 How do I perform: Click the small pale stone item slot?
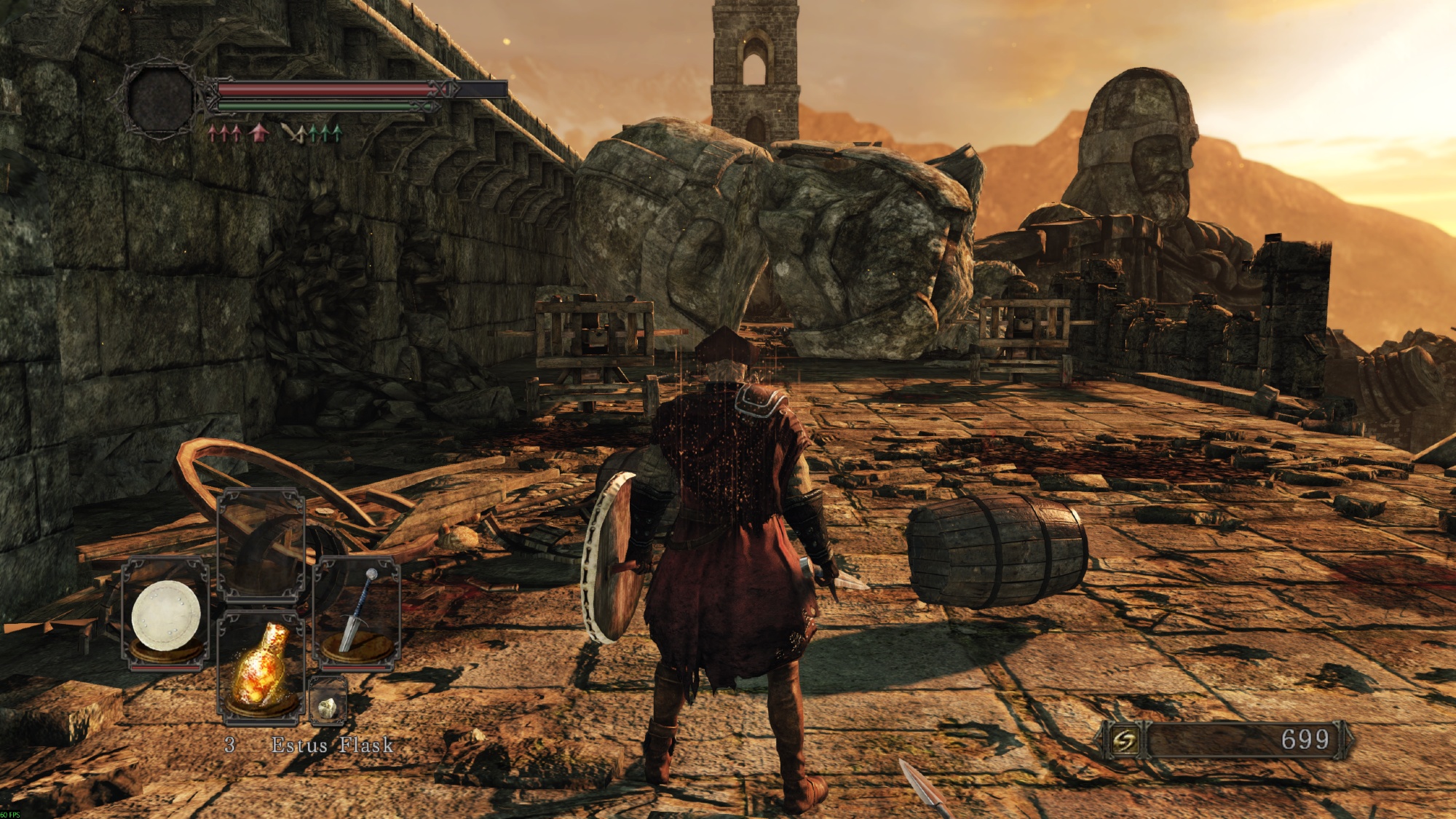tap(328, 702)
